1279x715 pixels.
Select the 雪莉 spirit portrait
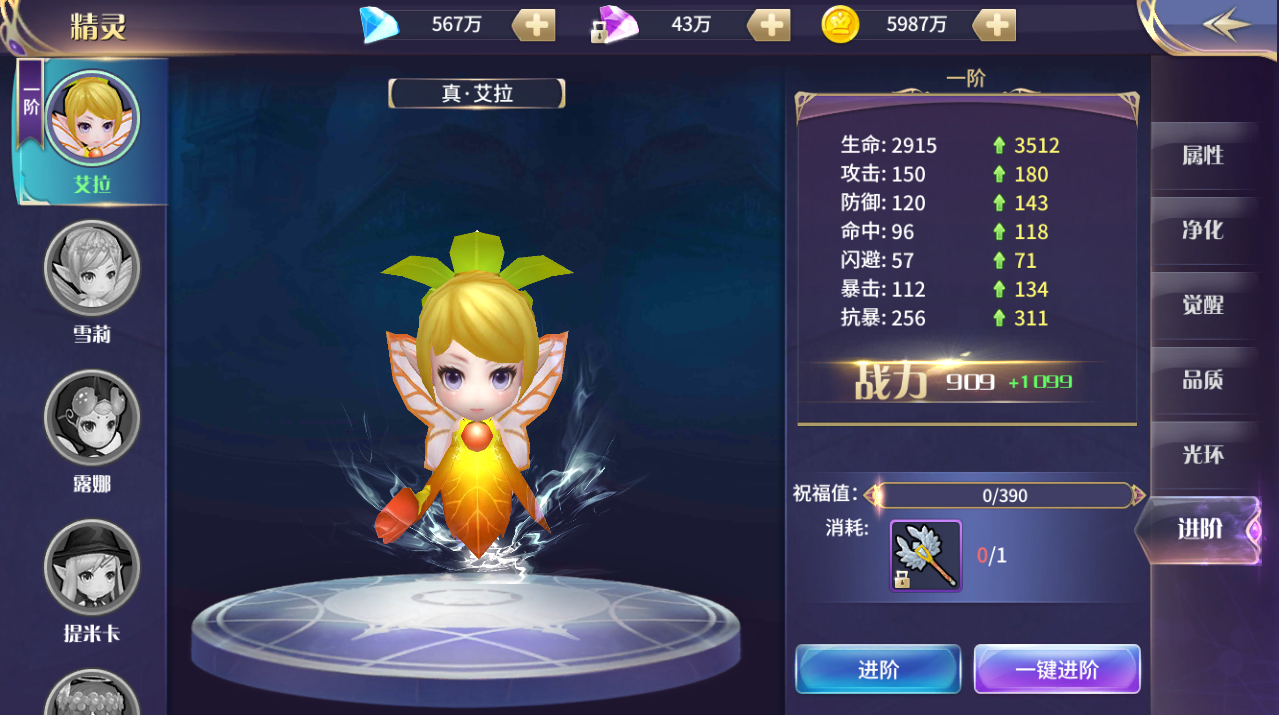point(92,269)
